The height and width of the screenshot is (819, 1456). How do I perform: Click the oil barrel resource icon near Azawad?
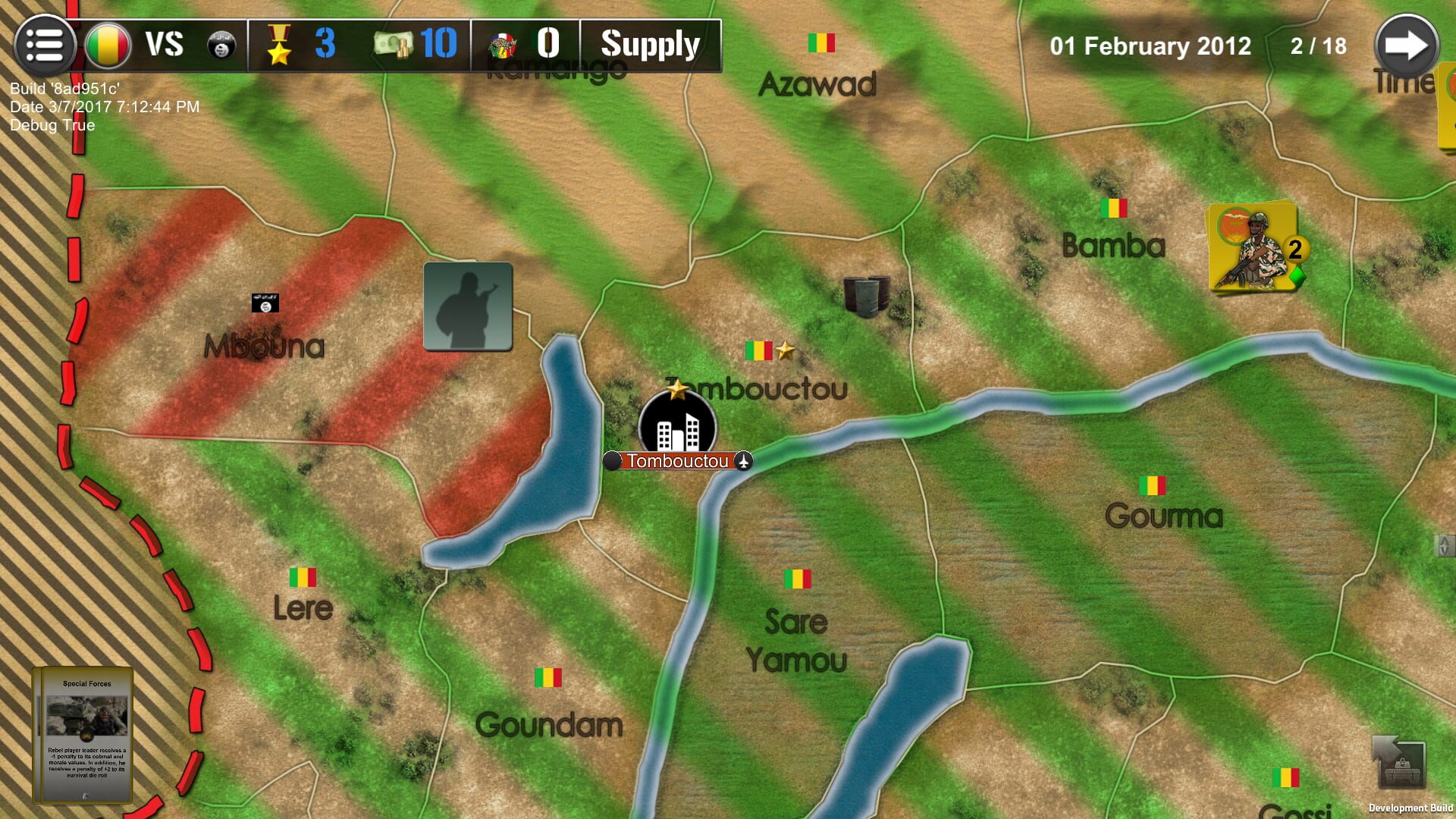click(x=866, y=296)
